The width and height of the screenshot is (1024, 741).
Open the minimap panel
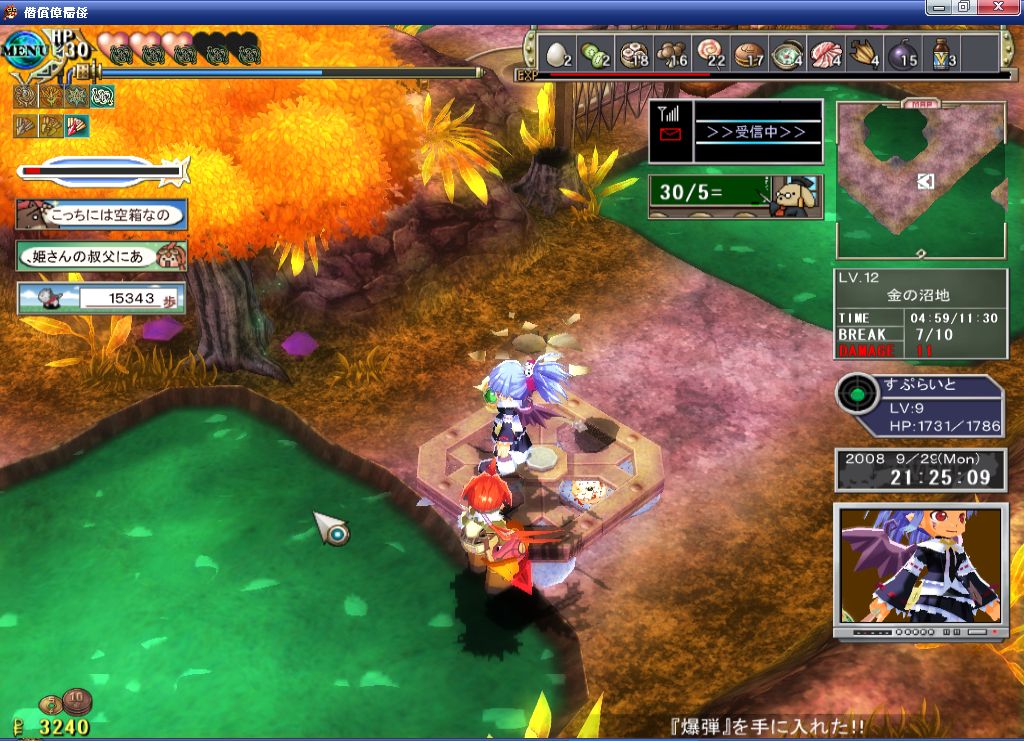921,180
